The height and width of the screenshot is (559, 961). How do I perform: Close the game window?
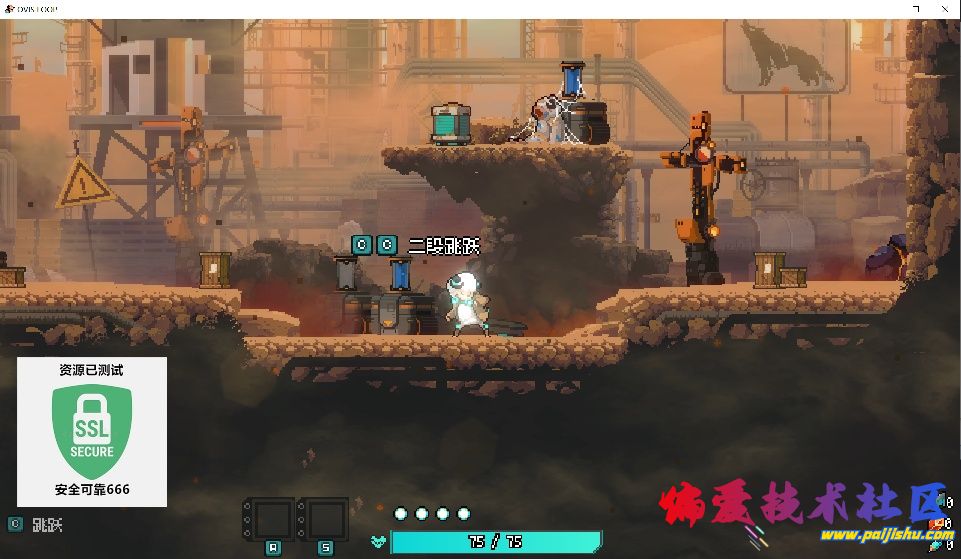946,8
